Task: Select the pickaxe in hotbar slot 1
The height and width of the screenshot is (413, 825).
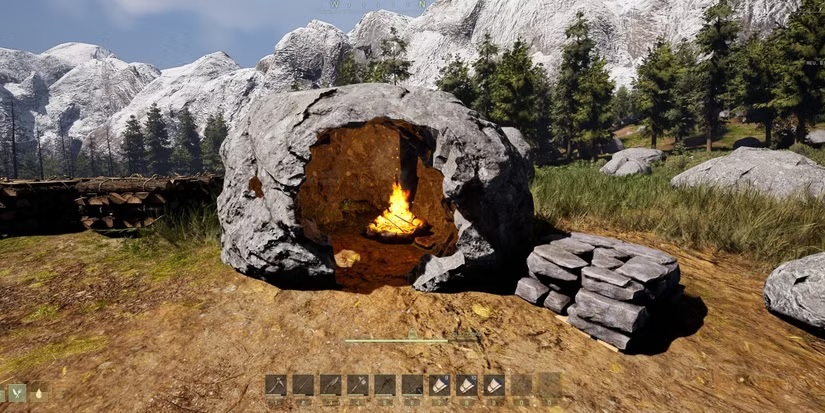Action: point(276,385)
